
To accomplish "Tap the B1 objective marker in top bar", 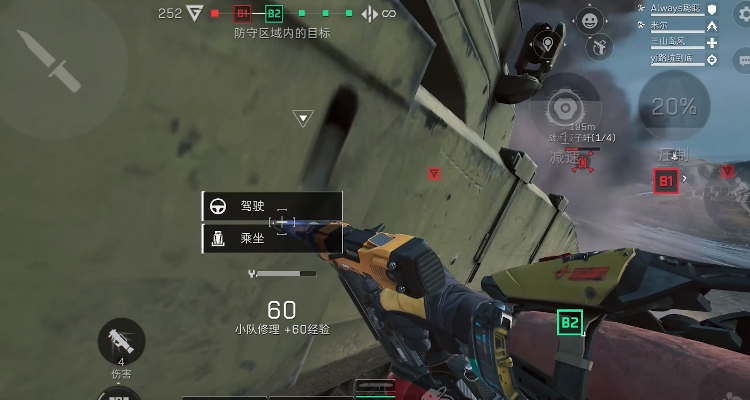I will [x=242, y=14].
